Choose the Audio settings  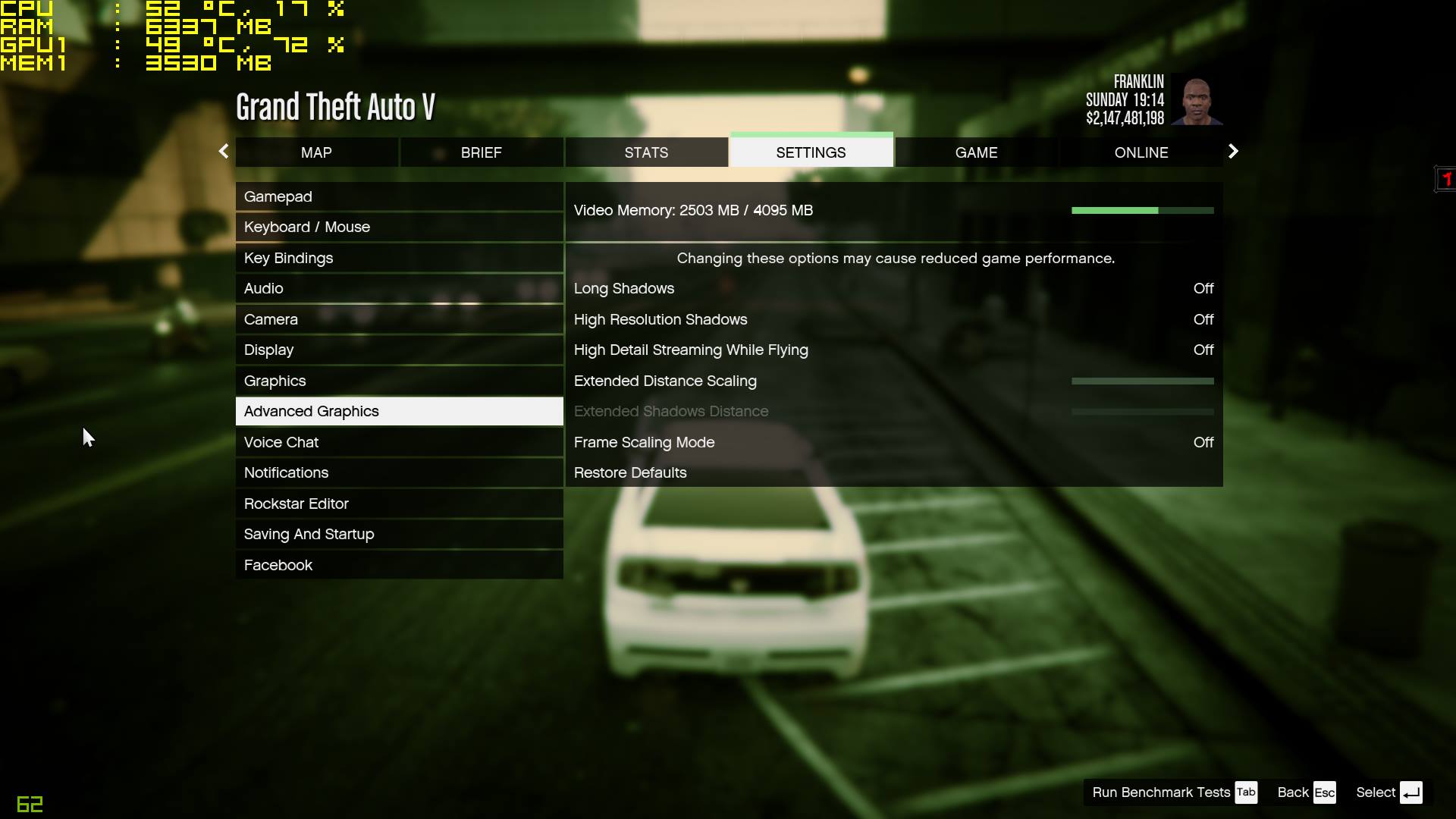click(x=399, y=288)
